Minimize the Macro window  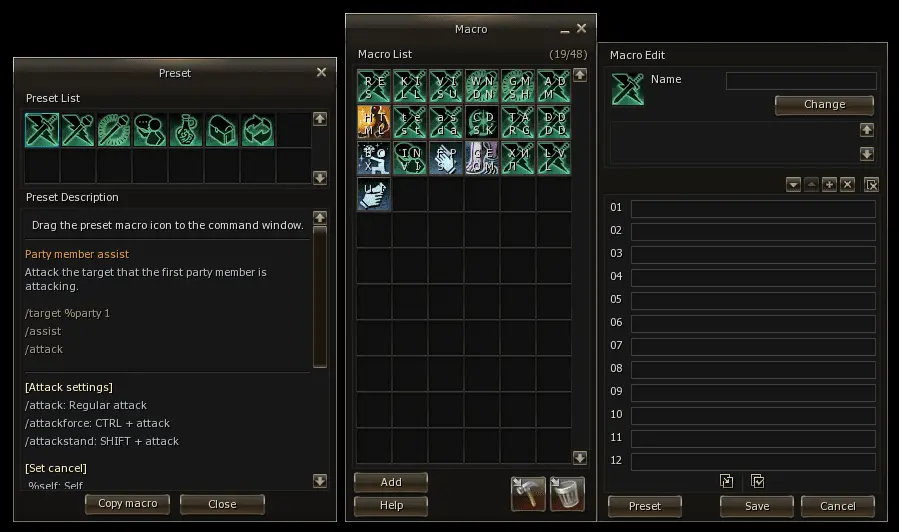(x=563, y=30)
